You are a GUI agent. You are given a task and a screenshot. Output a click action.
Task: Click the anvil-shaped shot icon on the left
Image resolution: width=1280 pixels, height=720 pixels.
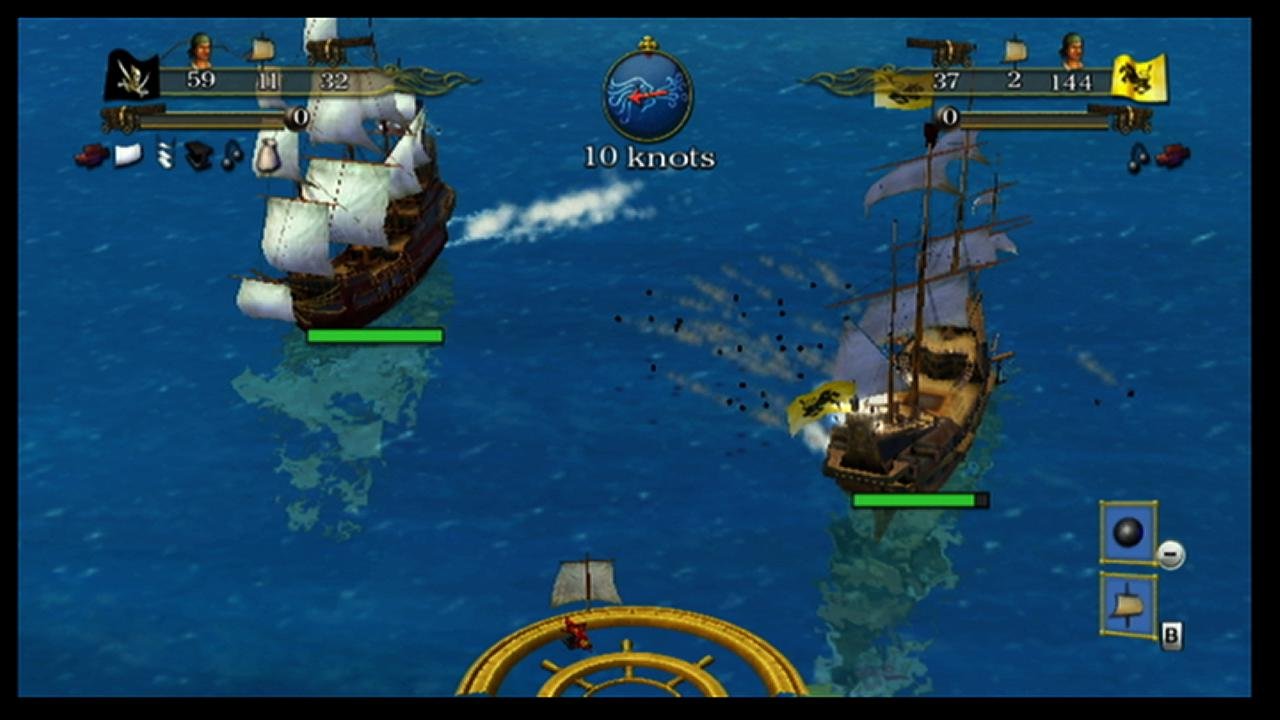(x=198, y=155)
